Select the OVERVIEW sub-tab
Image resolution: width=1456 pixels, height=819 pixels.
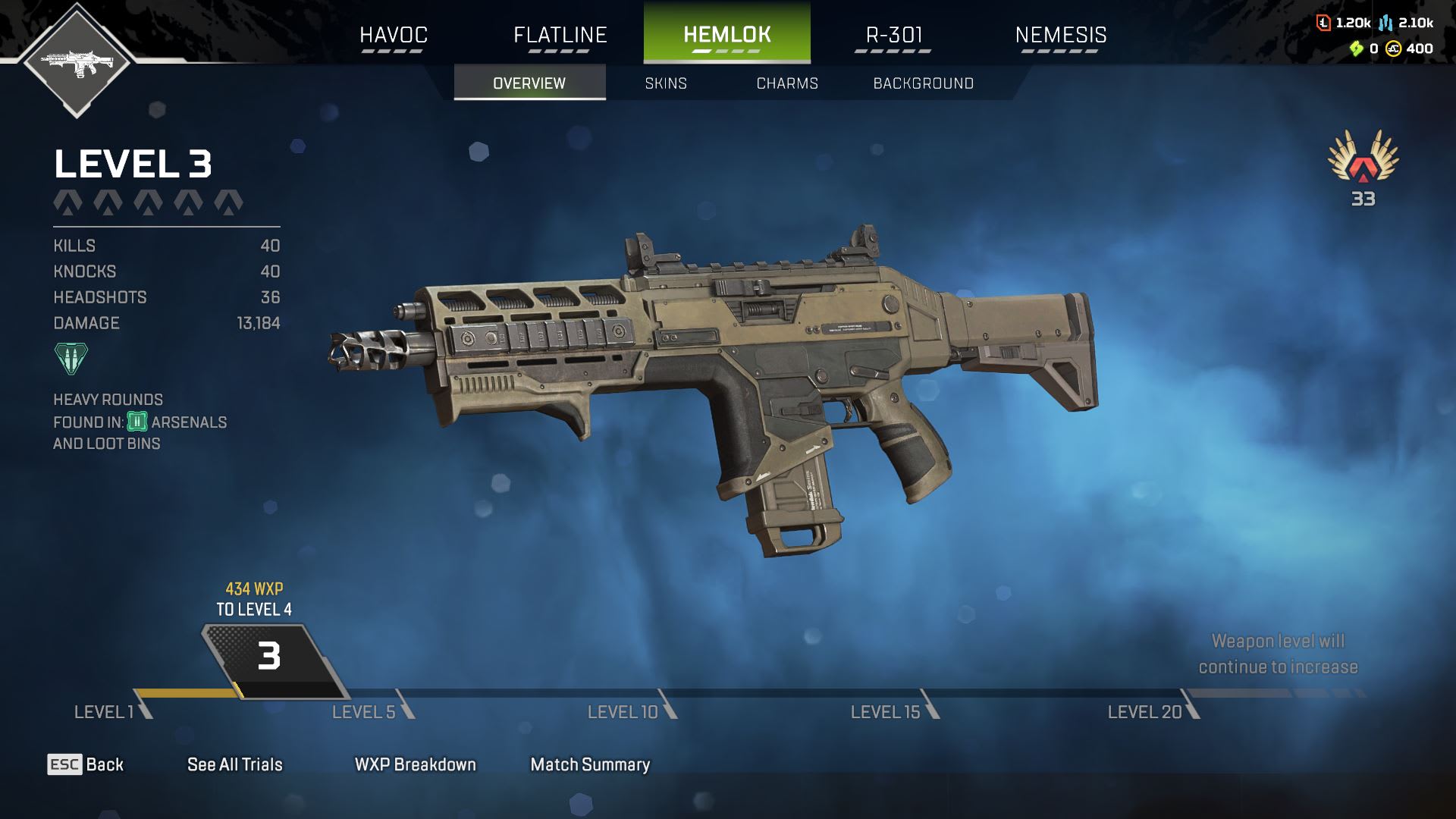pos(529,83)
